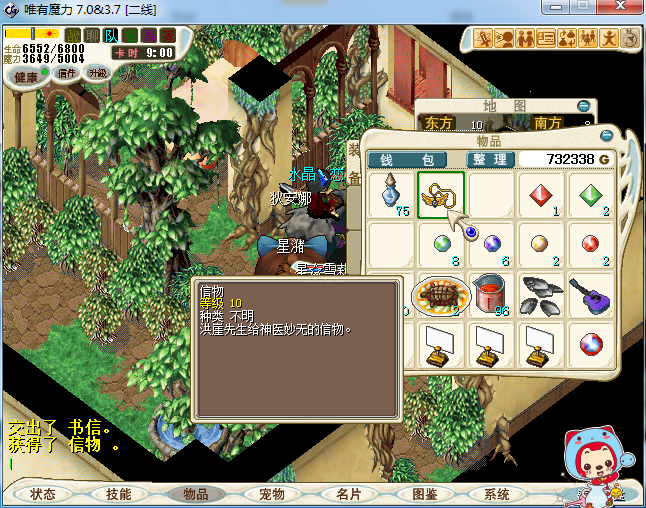Screen dimensions: 646x508
Task: Open the 信件 mail button
Action: 68,73
